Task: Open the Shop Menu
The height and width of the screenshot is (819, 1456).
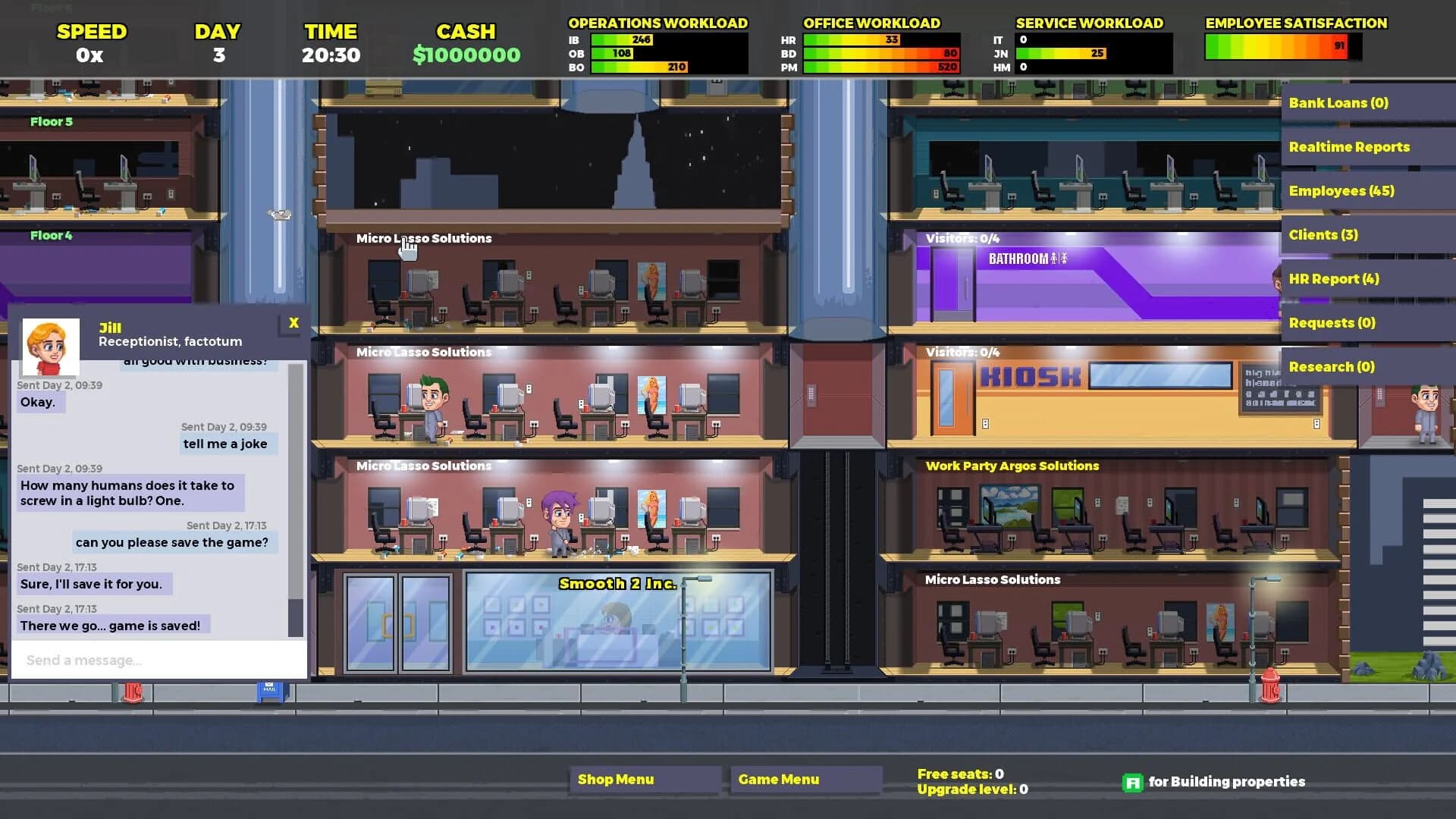Action: (644, 780)
